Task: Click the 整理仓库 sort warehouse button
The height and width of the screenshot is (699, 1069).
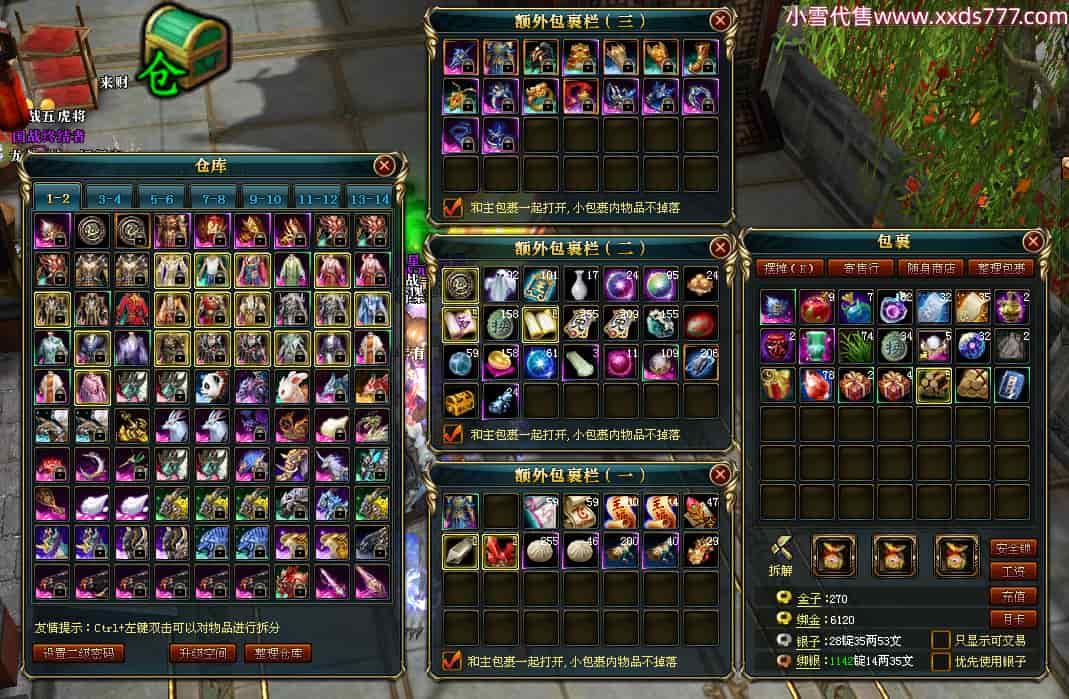Action: coord(277,653)
